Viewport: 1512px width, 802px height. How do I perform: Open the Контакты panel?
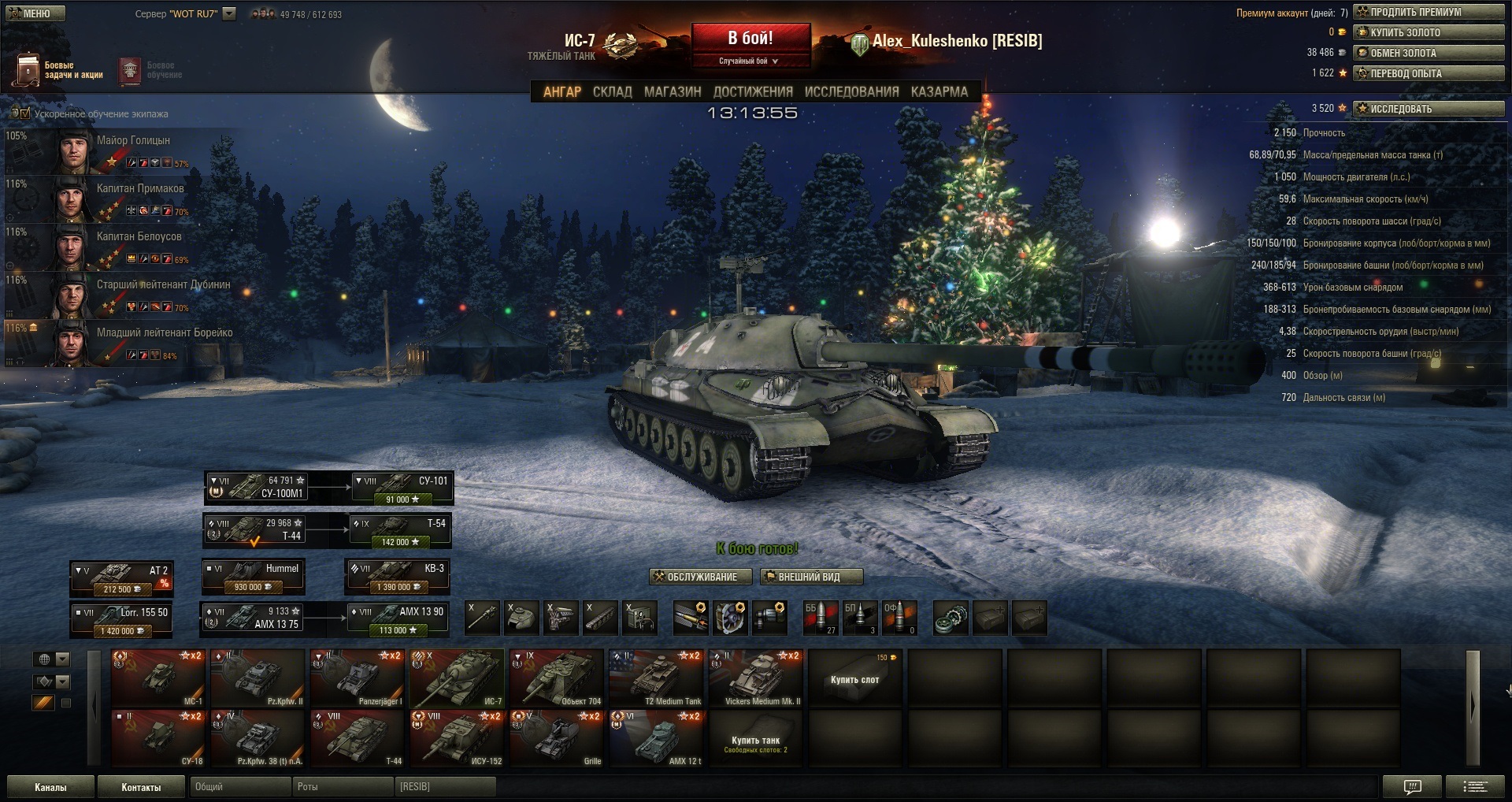141,787
